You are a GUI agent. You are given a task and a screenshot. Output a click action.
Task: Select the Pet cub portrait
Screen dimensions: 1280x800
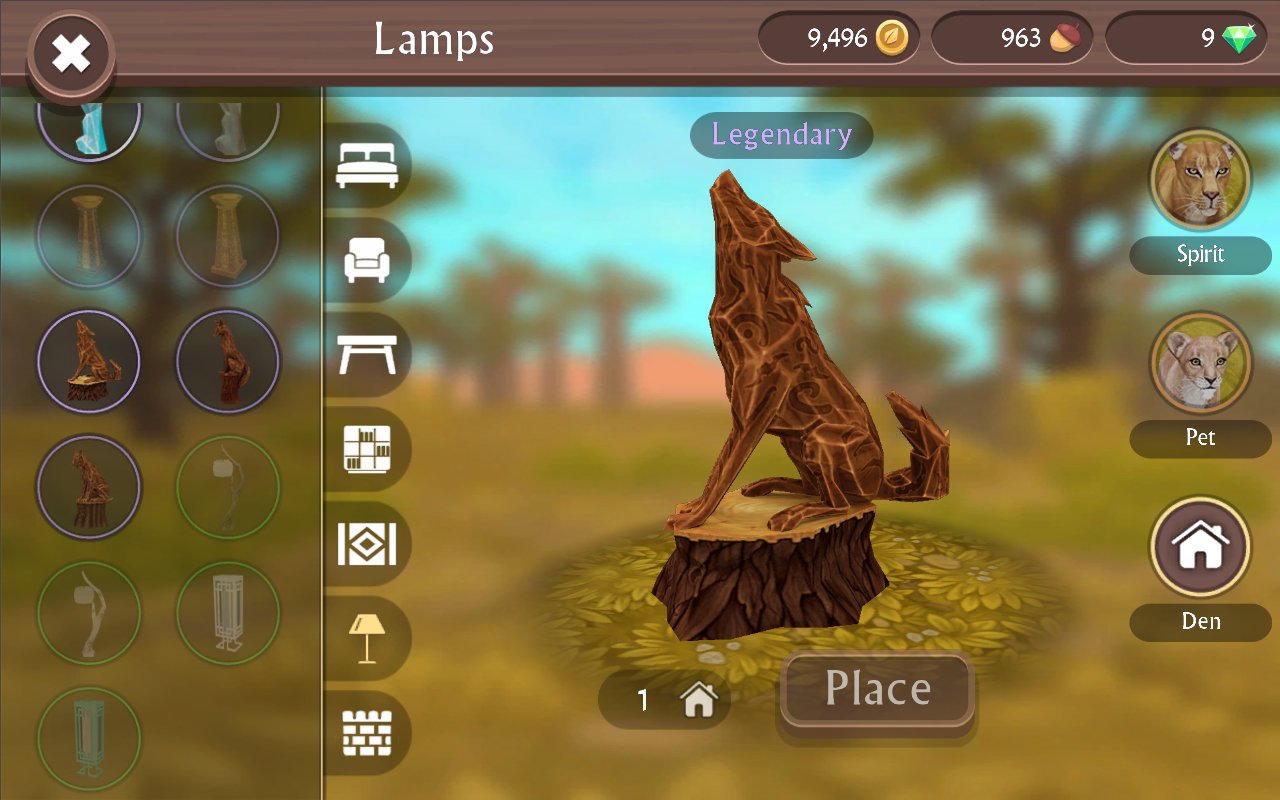click(x=1200, y=364)
